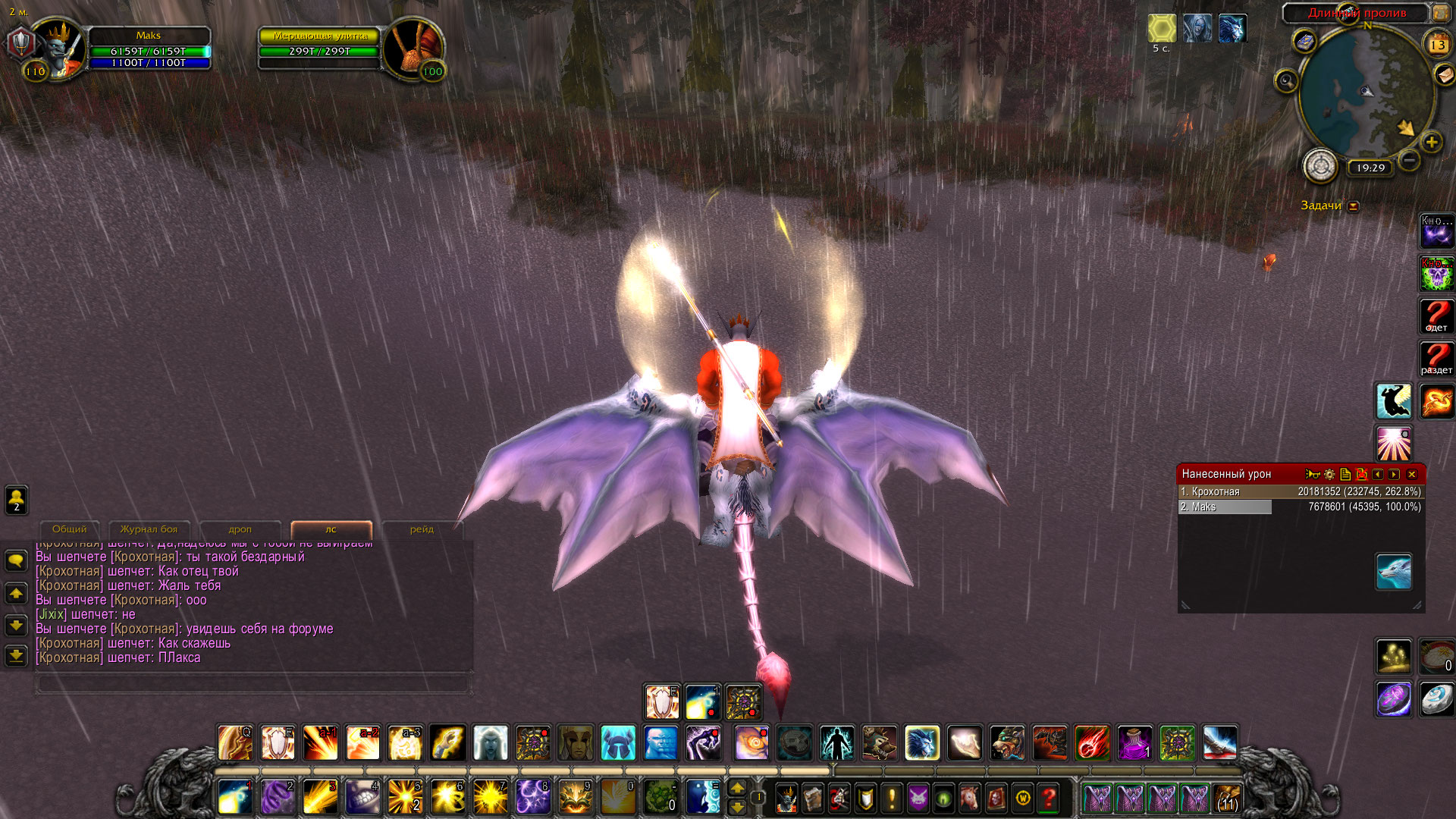Click the minimap showing Длинный пролив
This screenshot has width=1456, height=819.
pyautogui.click(x=1367, y=91)
